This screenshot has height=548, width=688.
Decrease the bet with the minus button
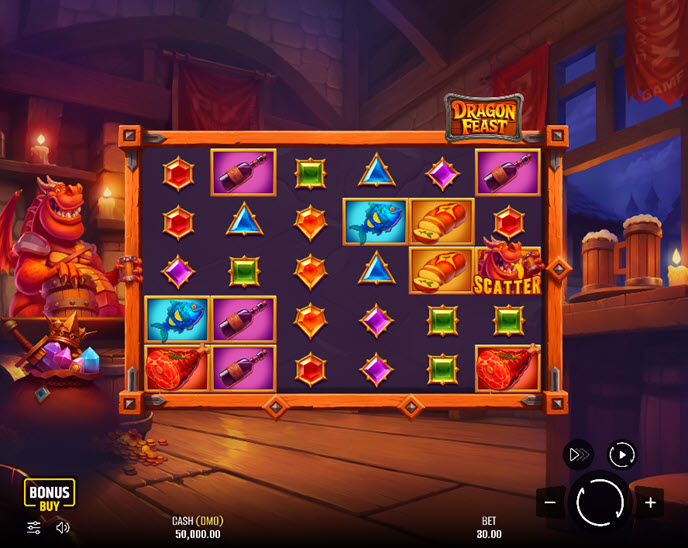pyautogui.click(x=549, y=502)
